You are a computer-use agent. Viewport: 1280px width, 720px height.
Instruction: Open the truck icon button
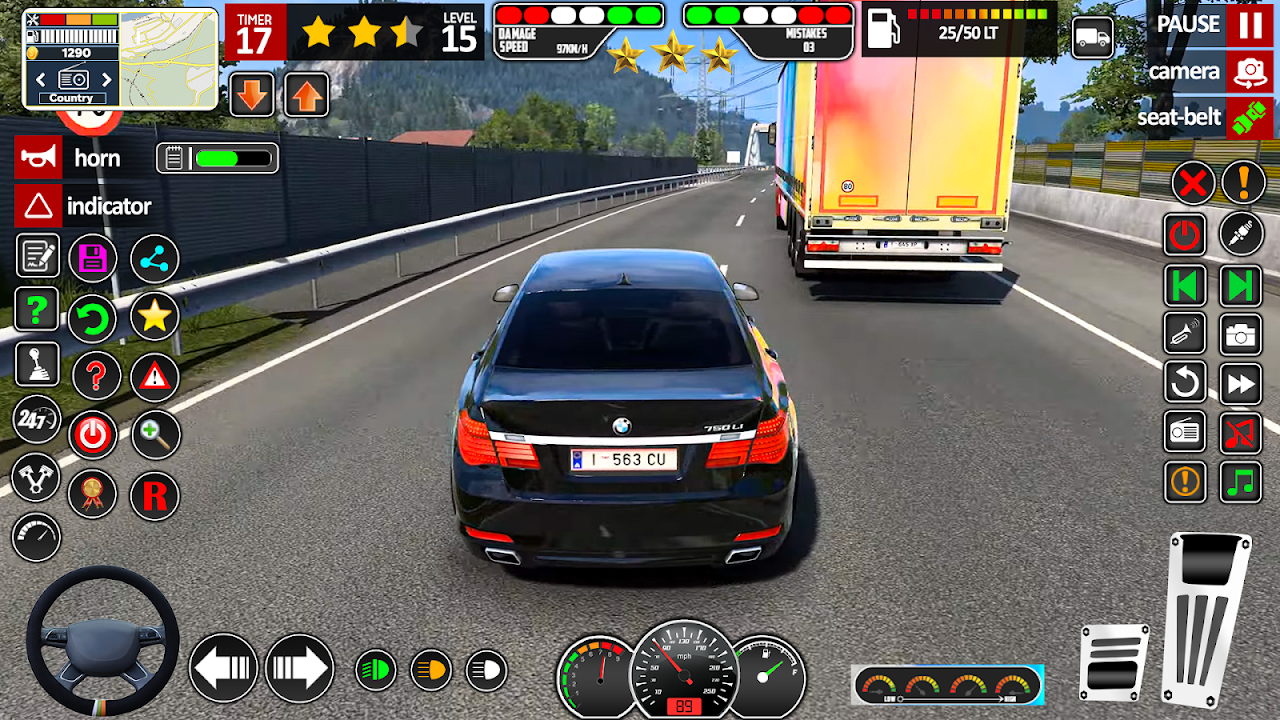[x=1093, y=38]
